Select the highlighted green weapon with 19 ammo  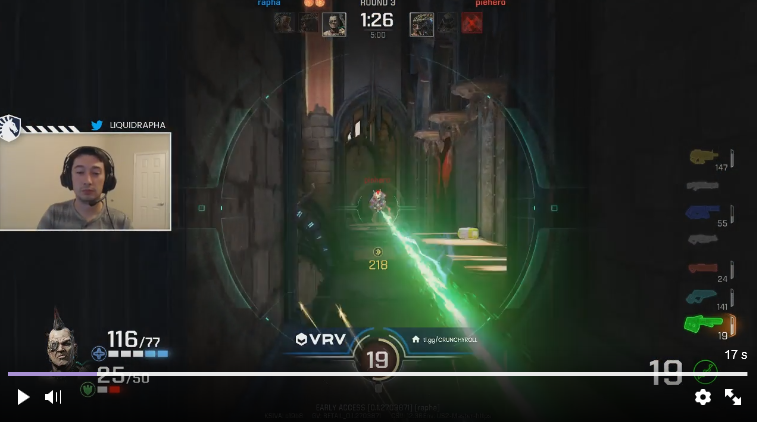[704, 323]
